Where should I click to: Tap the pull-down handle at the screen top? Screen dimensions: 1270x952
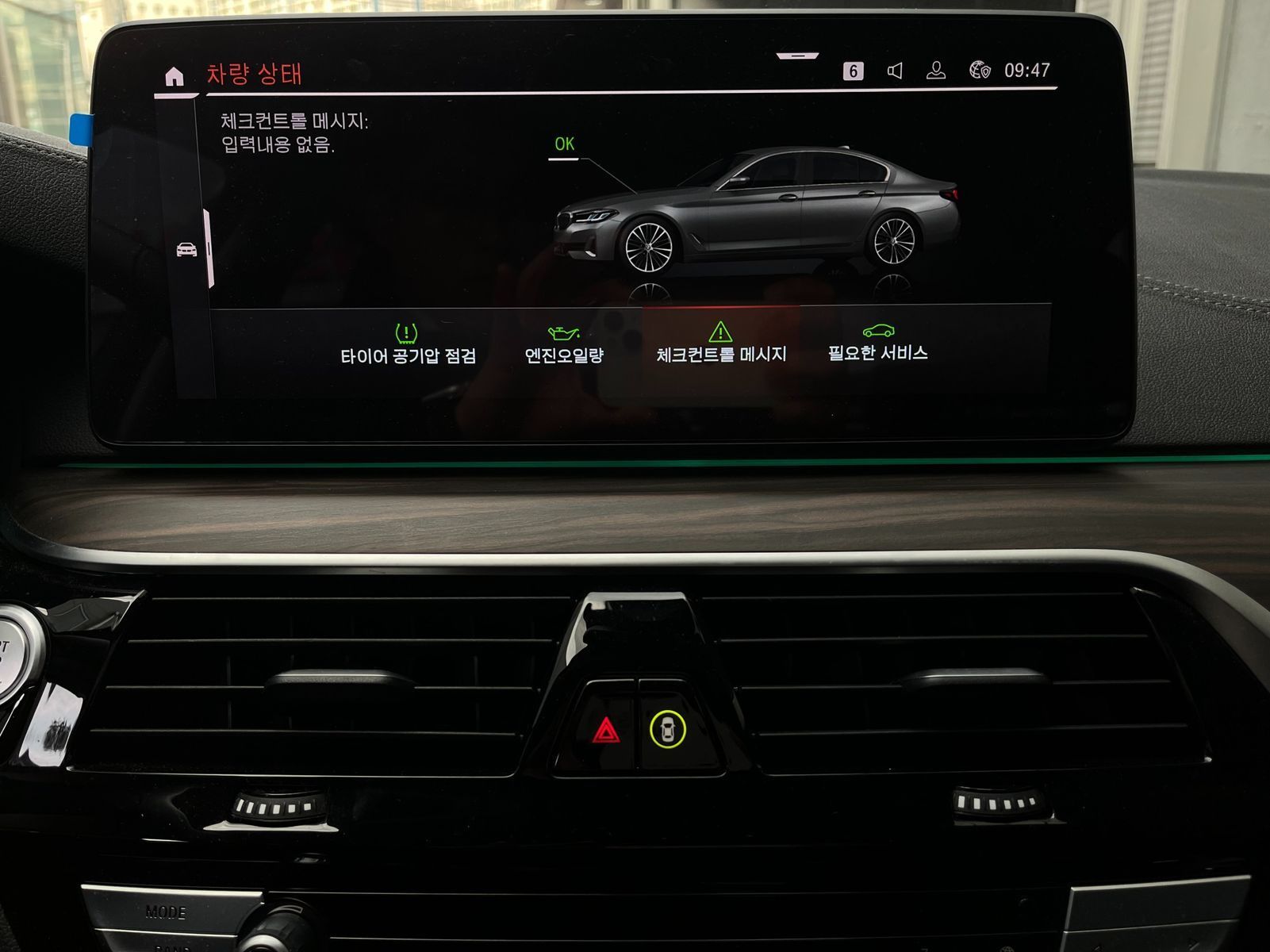click(x=797, y=56)
